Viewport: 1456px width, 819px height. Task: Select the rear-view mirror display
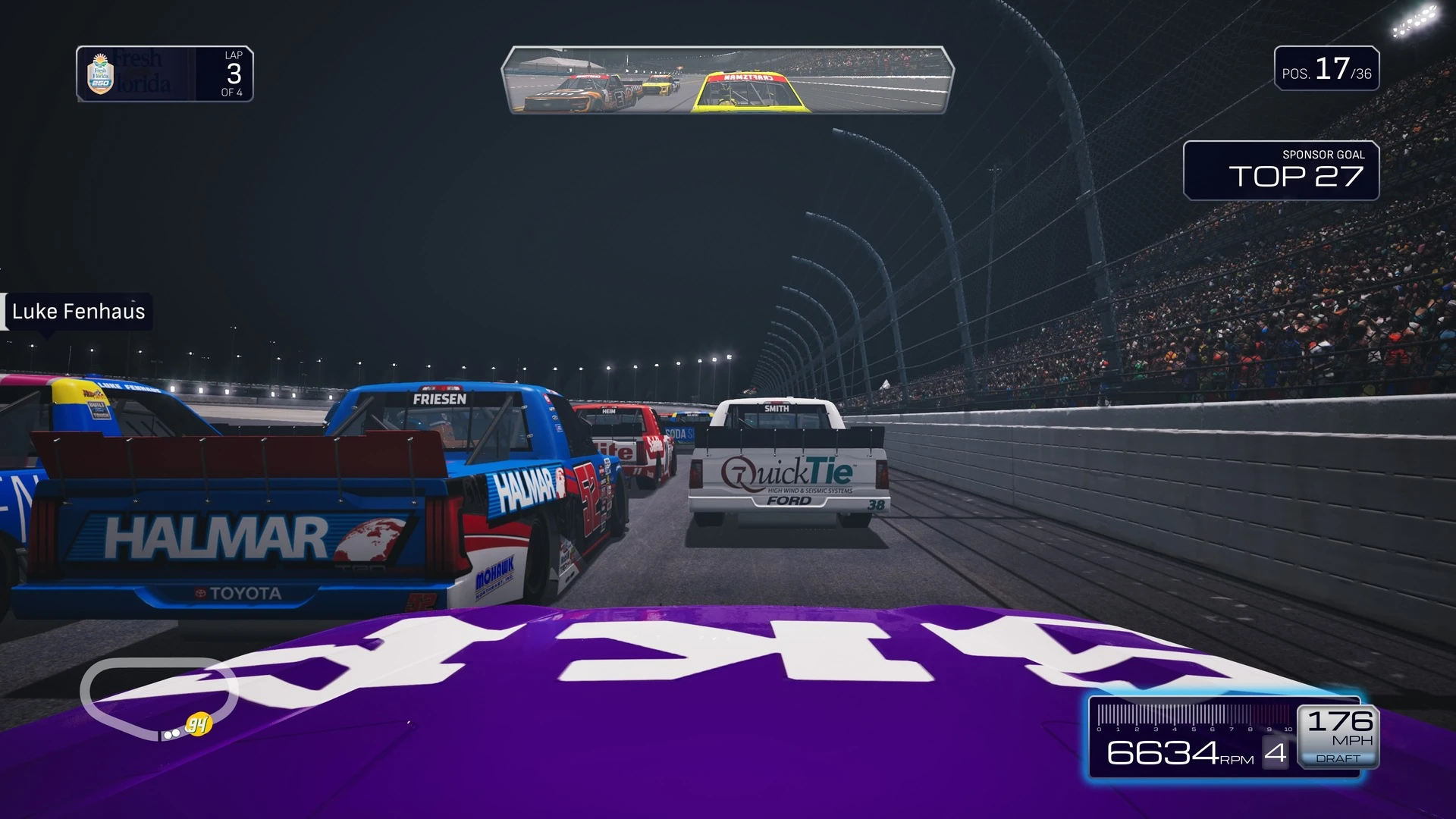pos(727,80)
